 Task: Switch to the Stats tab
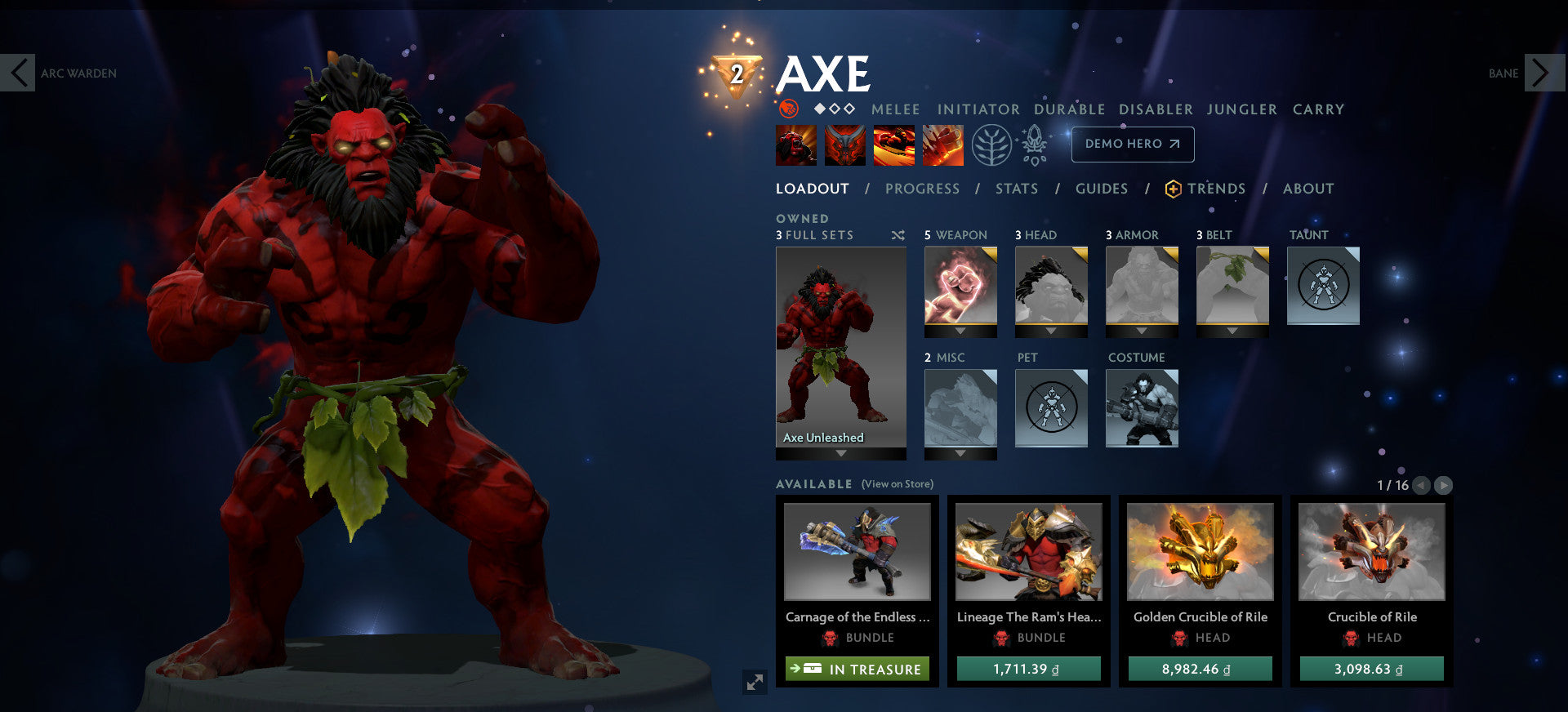(x=1016, y=189)
